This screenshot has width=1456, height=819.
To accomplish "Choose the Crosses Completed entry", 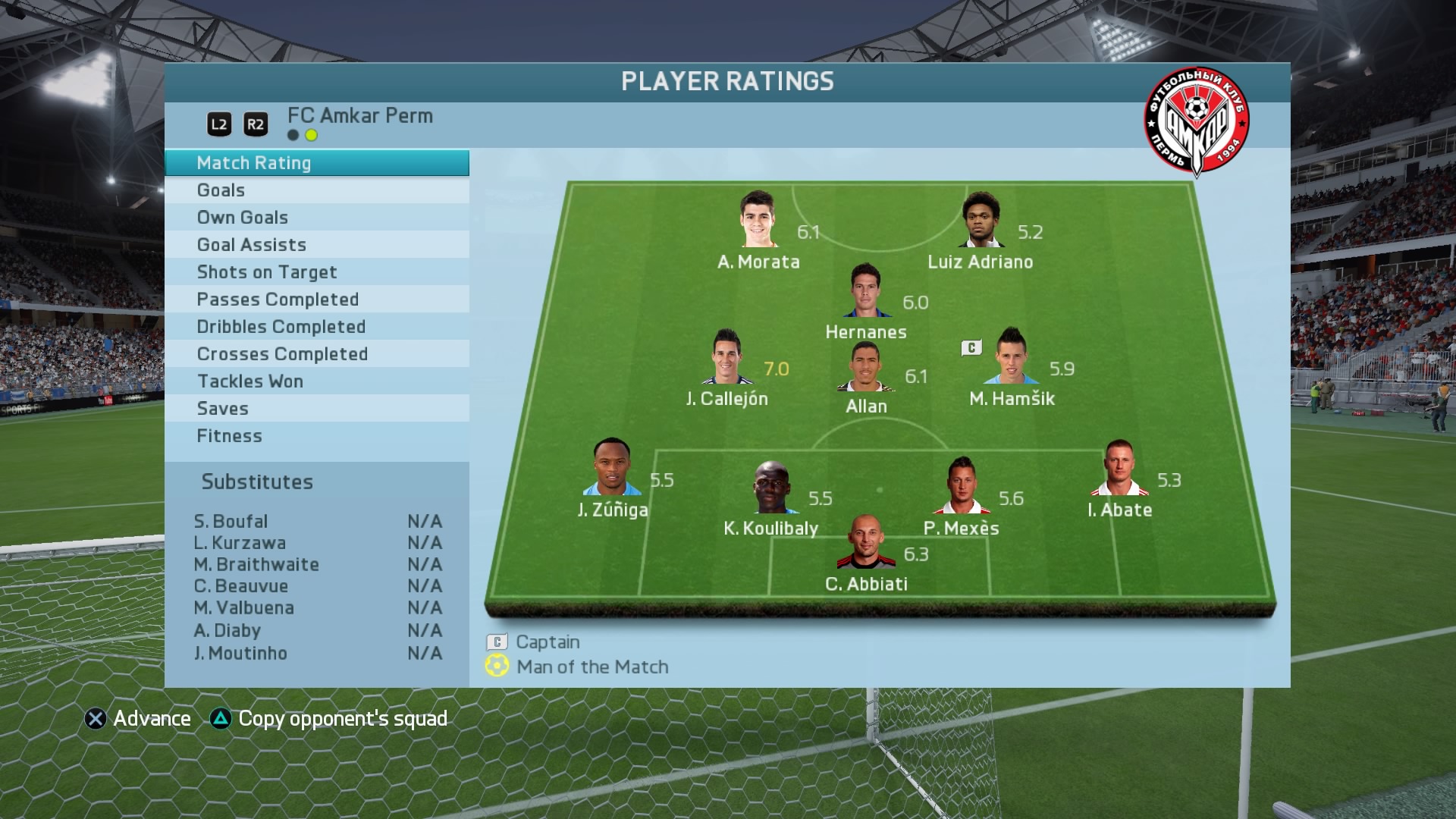I will point(316,354).
